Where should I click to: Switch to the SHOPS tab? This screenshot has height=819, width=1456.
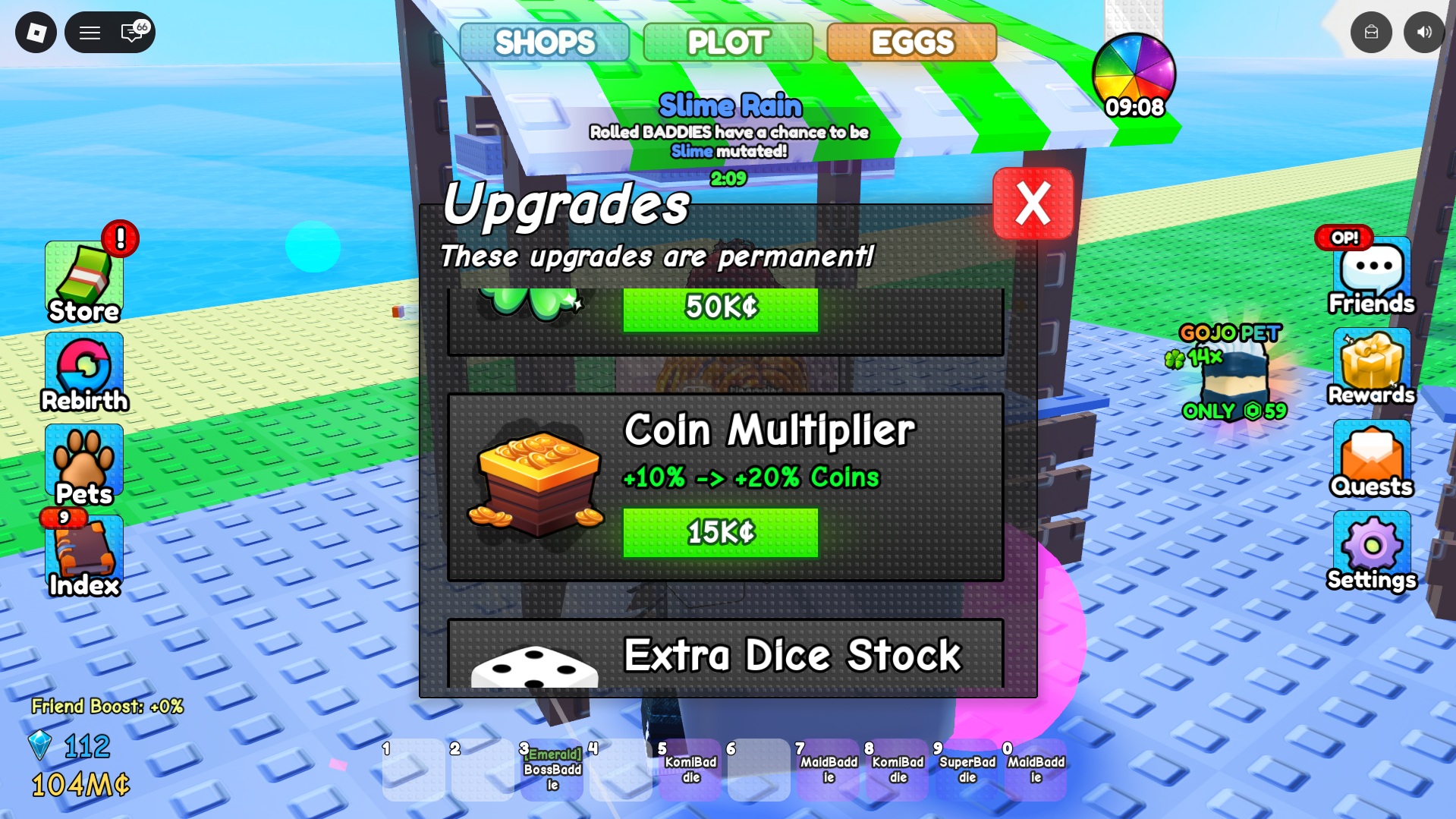pyautogui.click(x=543, y=43)
